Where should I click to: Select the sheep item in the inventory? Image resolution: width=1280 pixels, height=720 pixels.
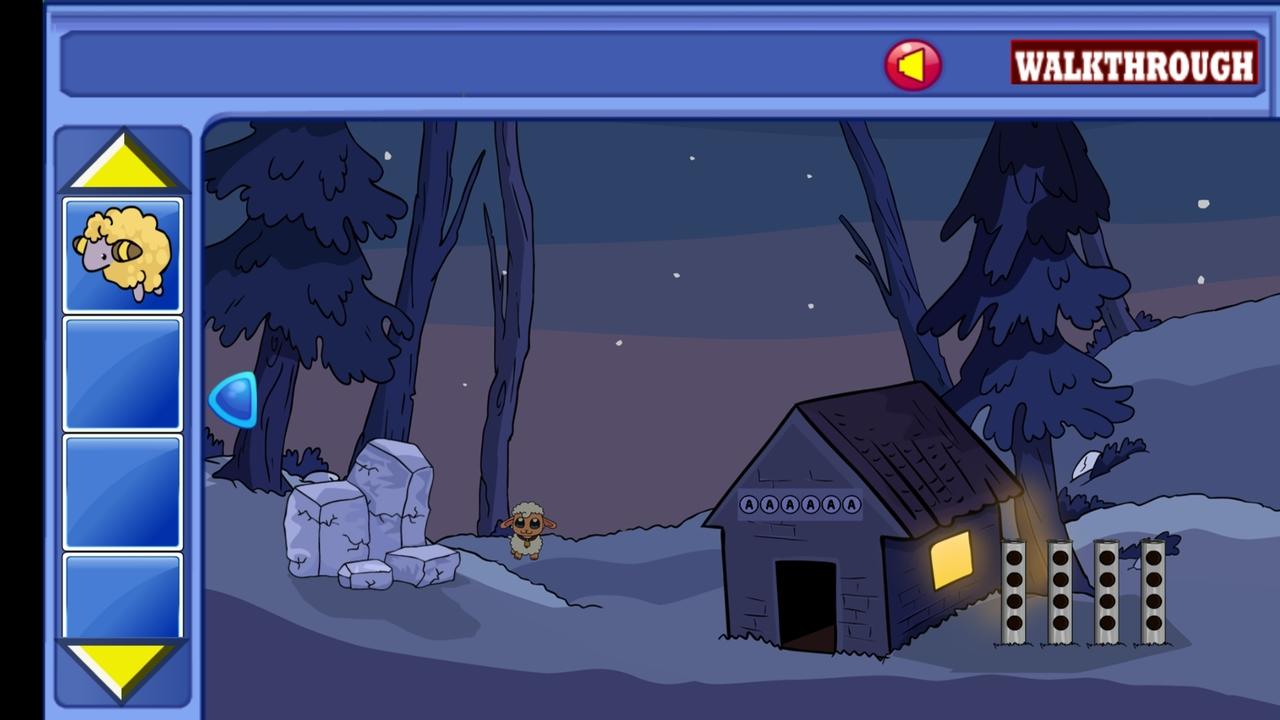(122, 252)
